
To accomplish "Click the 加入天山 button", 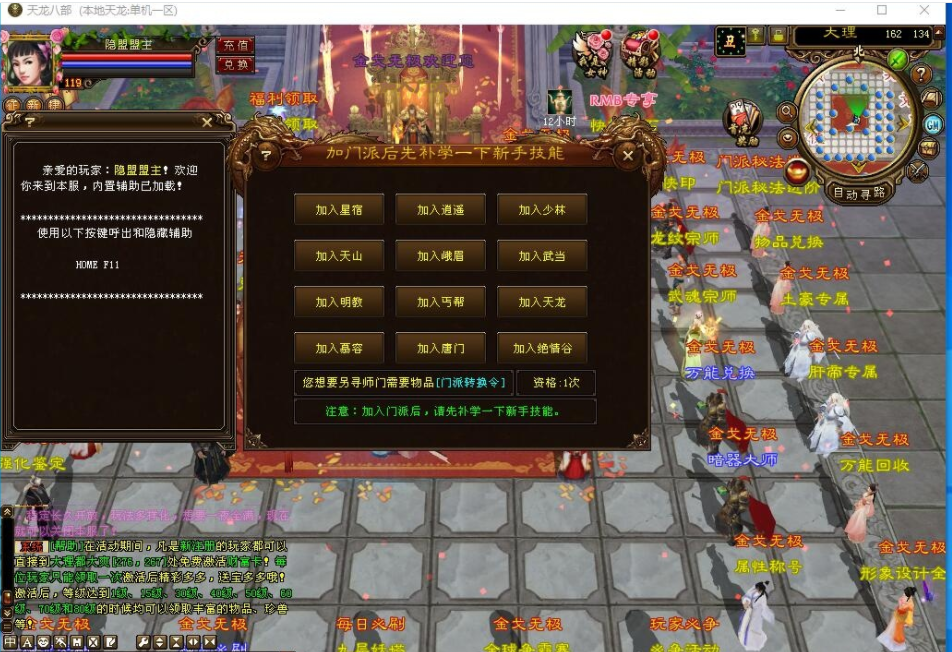I will point(339,256).
